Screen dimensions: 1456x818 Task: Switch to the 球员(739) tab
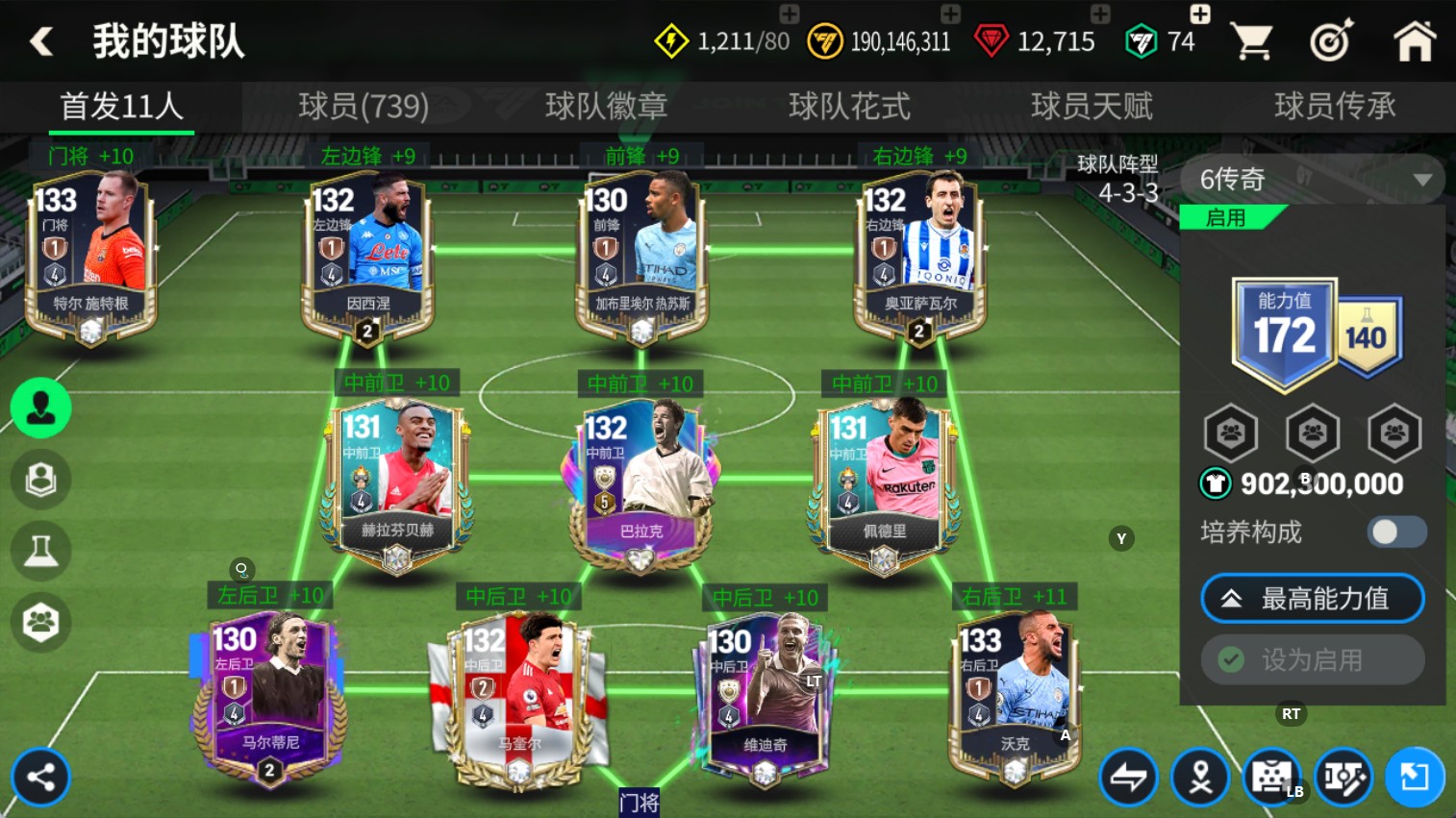pyautogui.click(x=364, y=107)
